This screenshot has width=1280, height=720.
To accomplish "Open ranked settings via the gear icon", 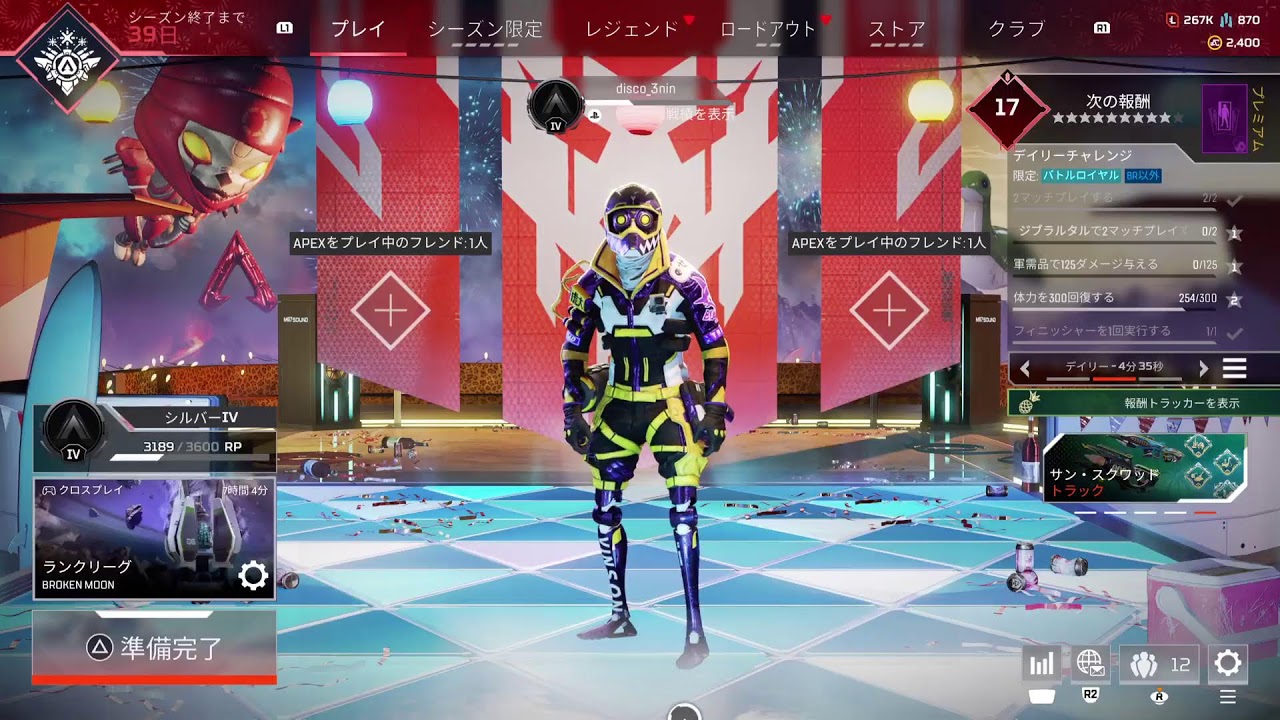I will click(x=255, y=574).
